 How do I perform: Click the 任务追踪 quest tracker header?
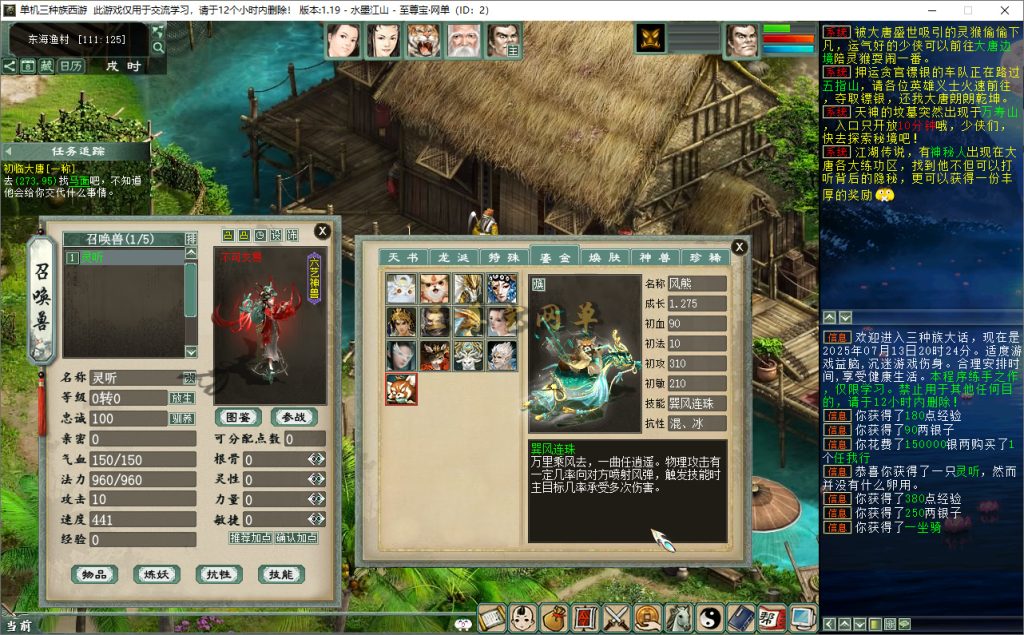point(76,151)
